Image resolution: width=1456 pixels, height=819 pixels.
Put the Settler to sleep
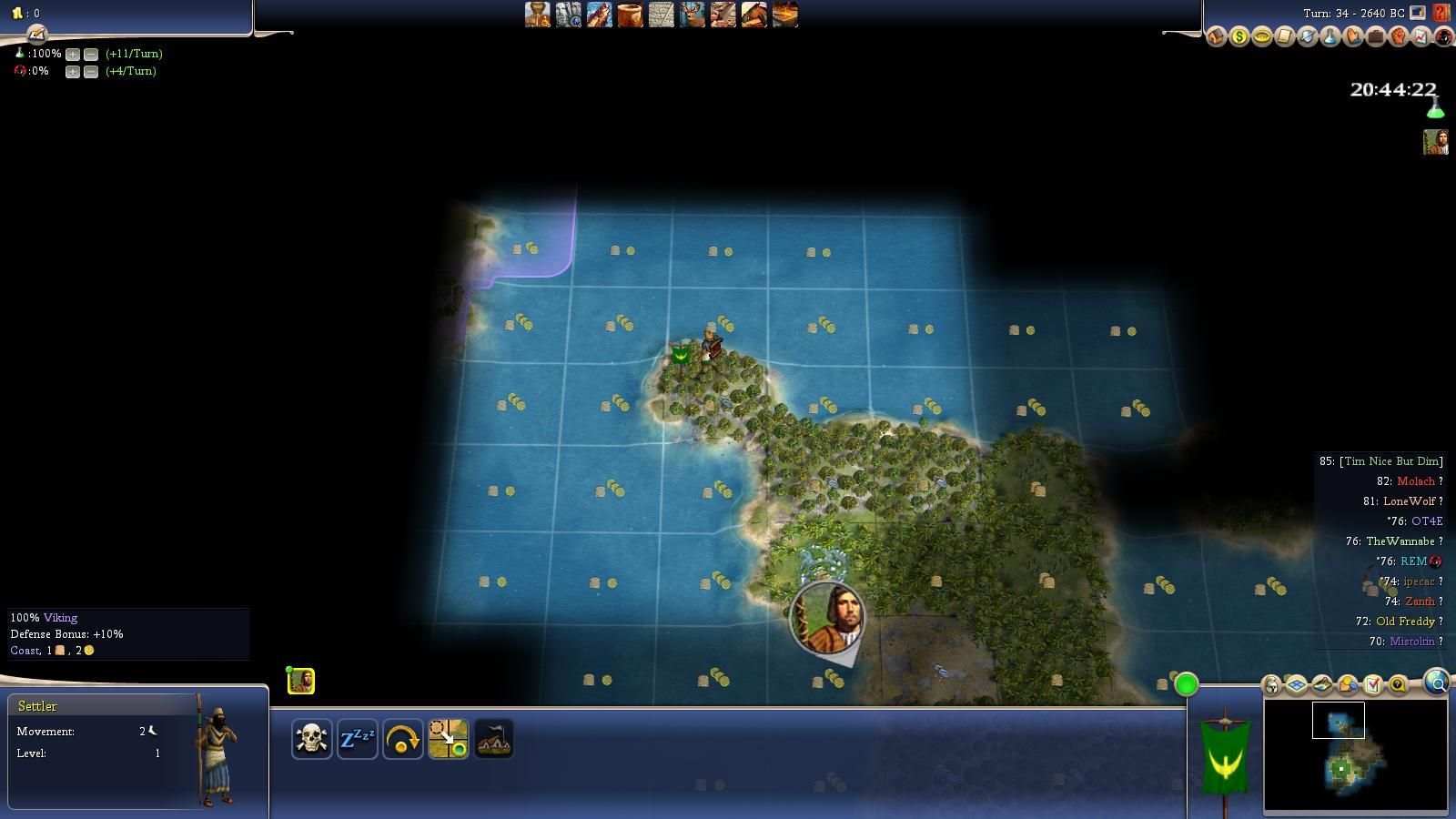click(357, 738)
